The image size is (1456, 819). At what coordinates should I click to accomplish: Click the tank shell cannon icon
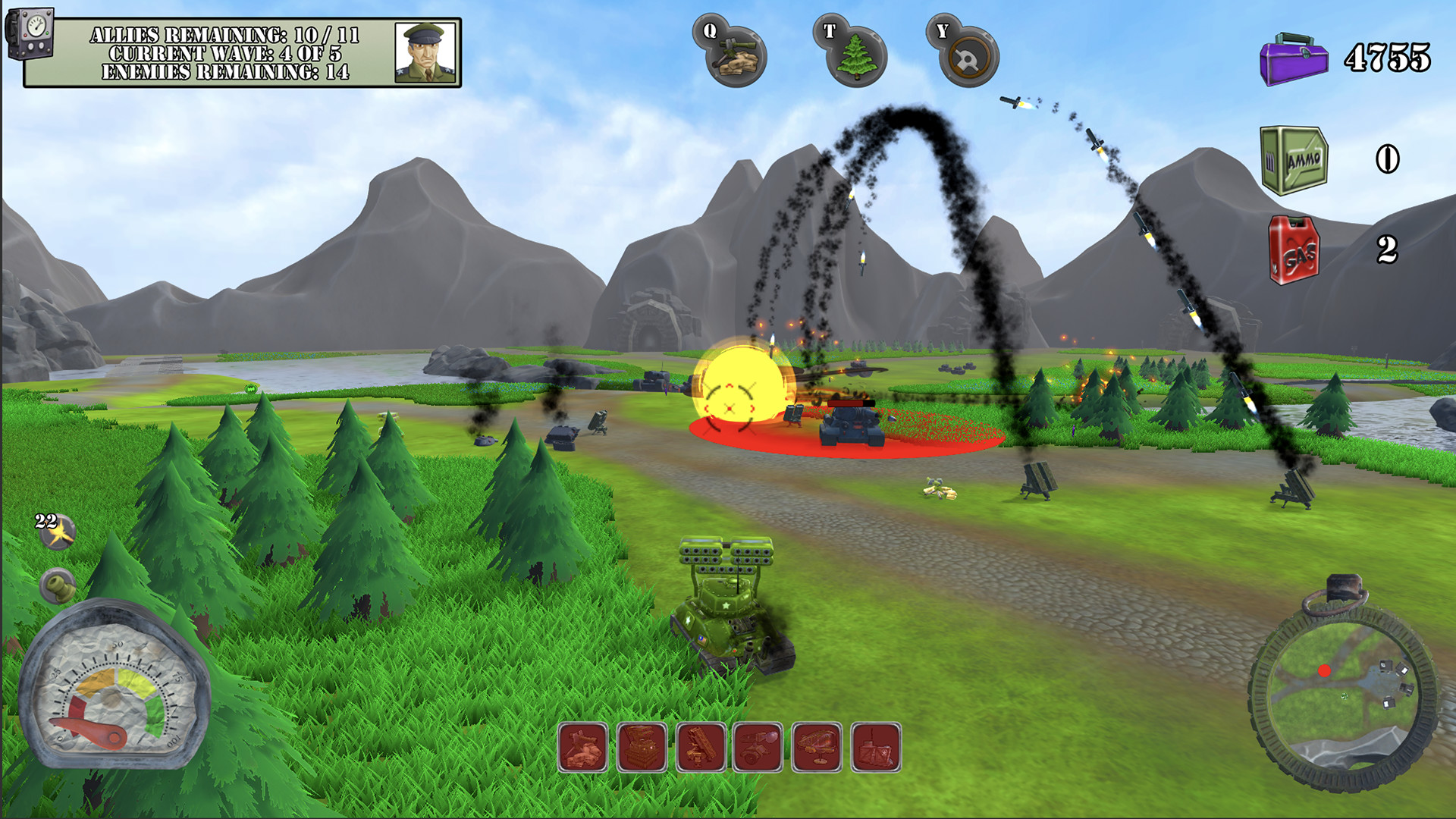pos(58,585)
